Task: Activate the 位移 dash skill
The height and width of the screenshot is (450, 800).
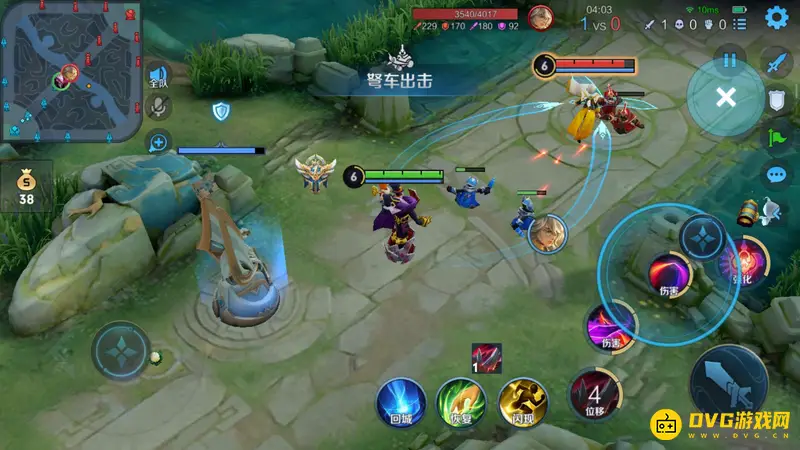Action: 594,394
